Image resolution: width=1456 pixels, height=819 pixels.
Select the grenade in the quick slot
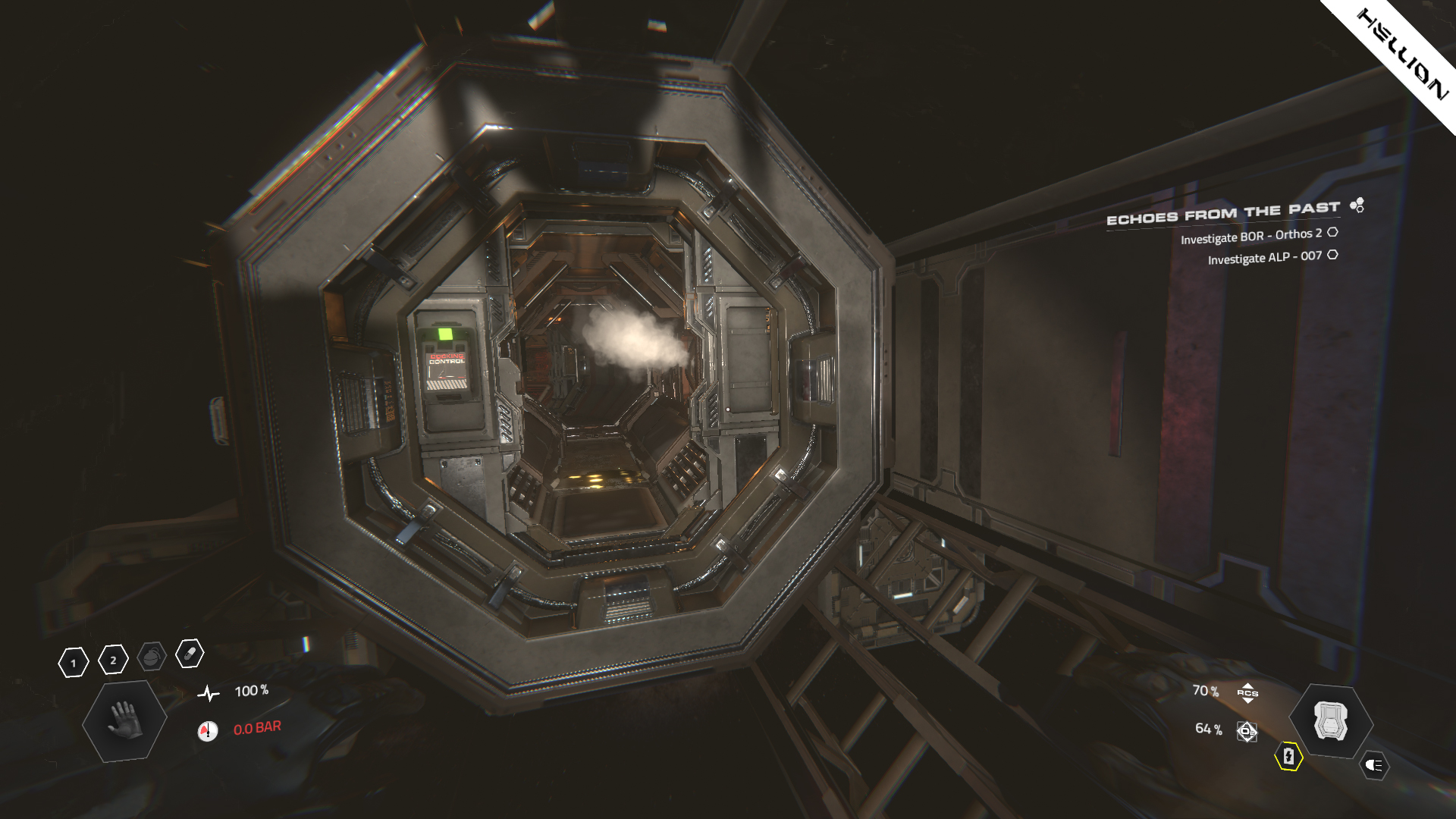tap(152, 657)
